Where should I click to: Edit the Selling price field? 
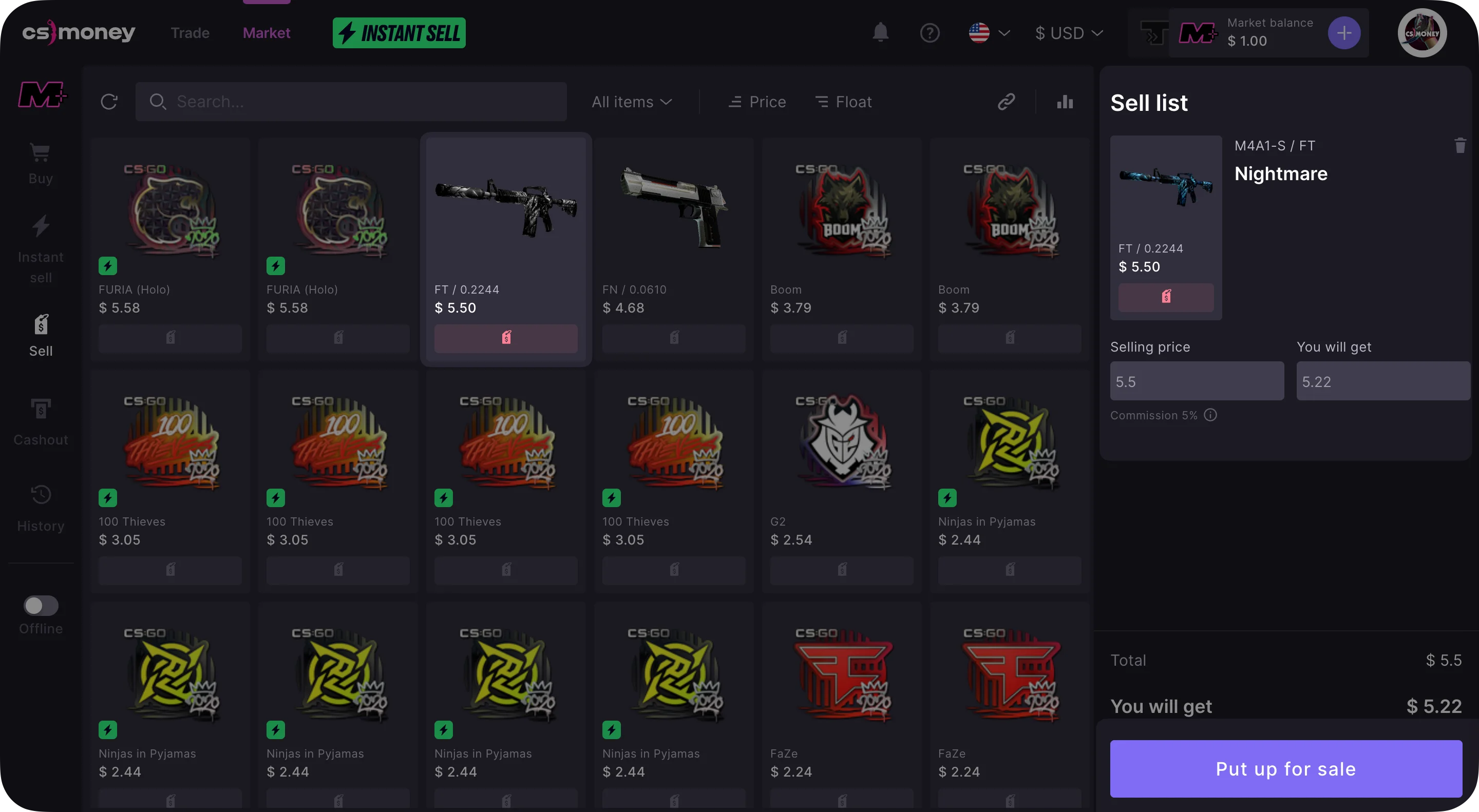click(x=1197, y=381)
